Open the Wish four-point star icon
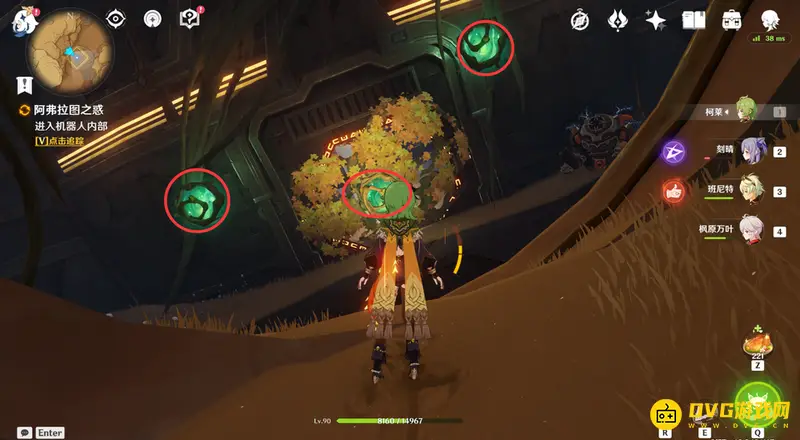 coord(656,20)
